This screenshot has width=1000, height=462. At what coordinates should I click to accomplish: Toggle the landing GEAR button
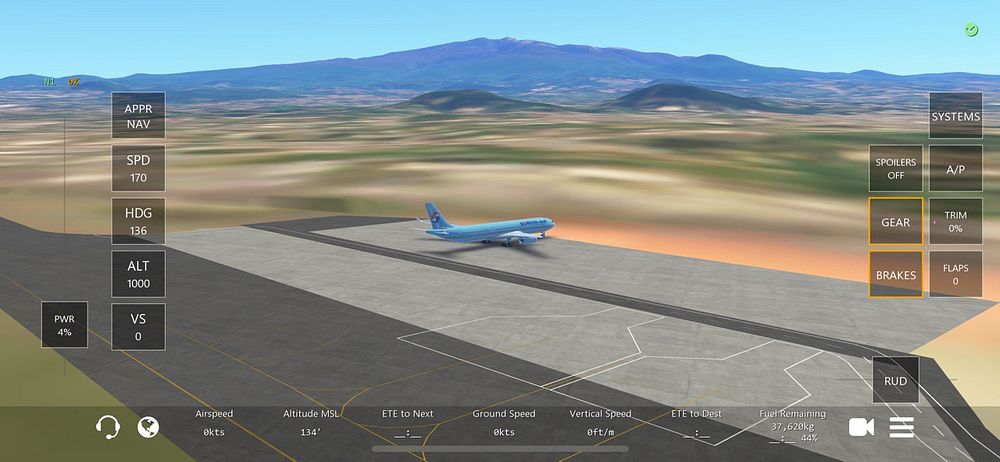pos(895,222)
